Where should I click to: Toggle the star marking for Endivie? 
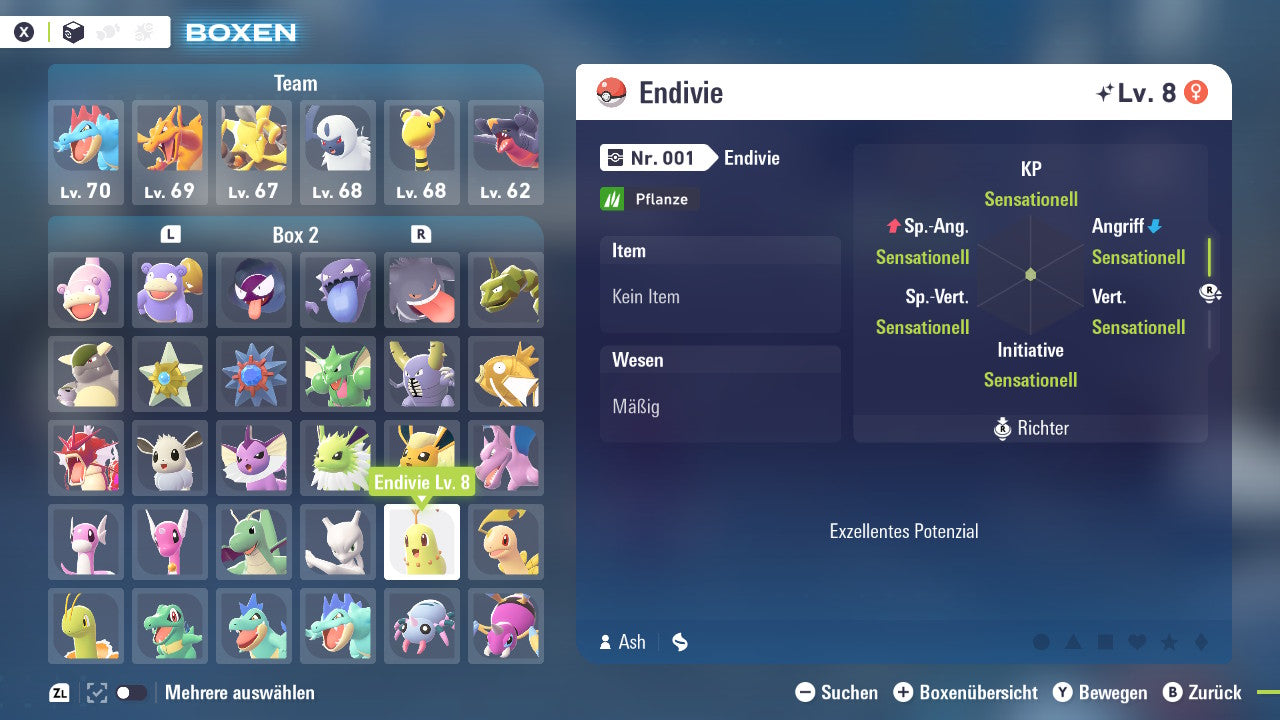click(x=1167, y=642)
